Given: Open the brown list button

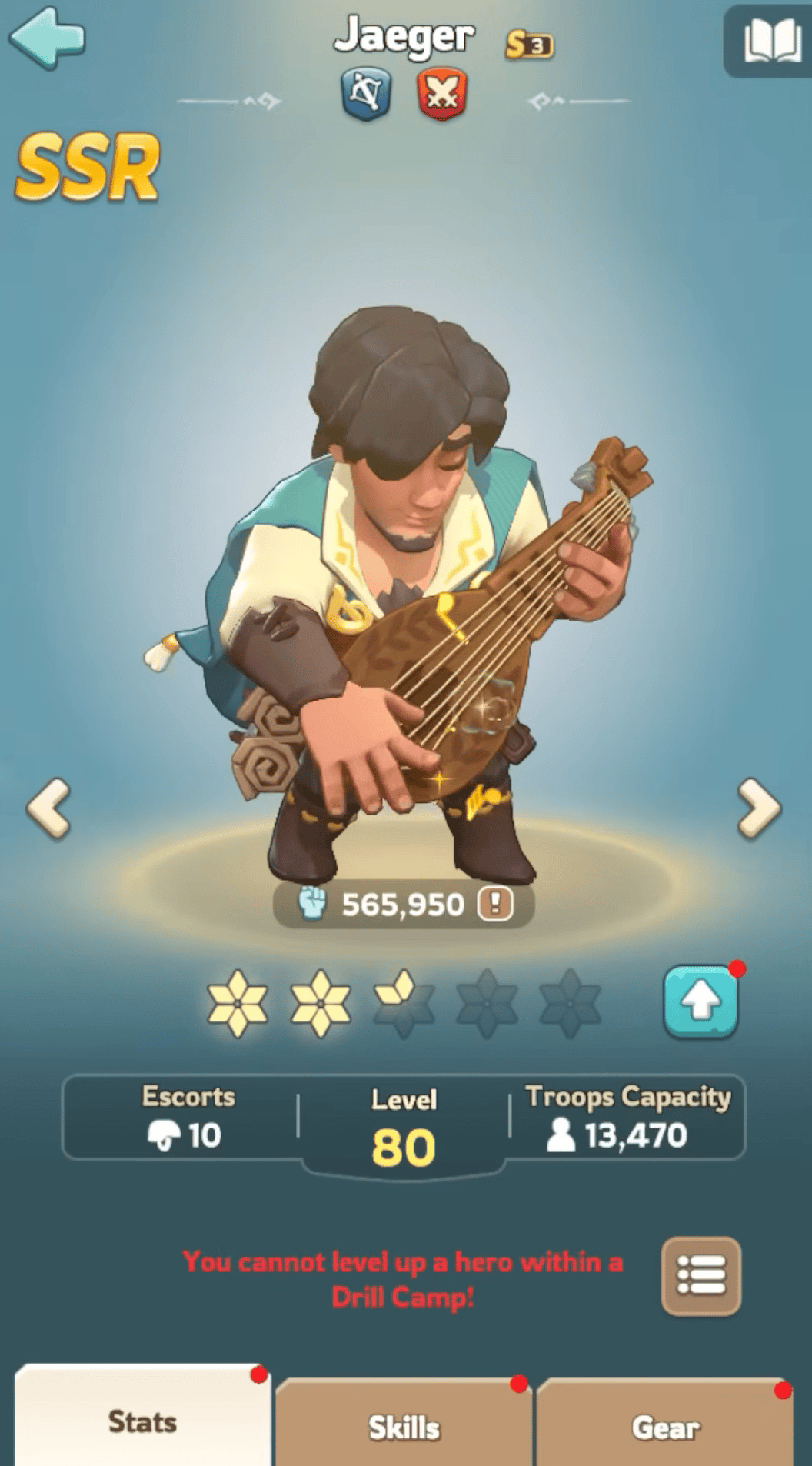Looking at the screenshot, I should [x=701, y=1277].
